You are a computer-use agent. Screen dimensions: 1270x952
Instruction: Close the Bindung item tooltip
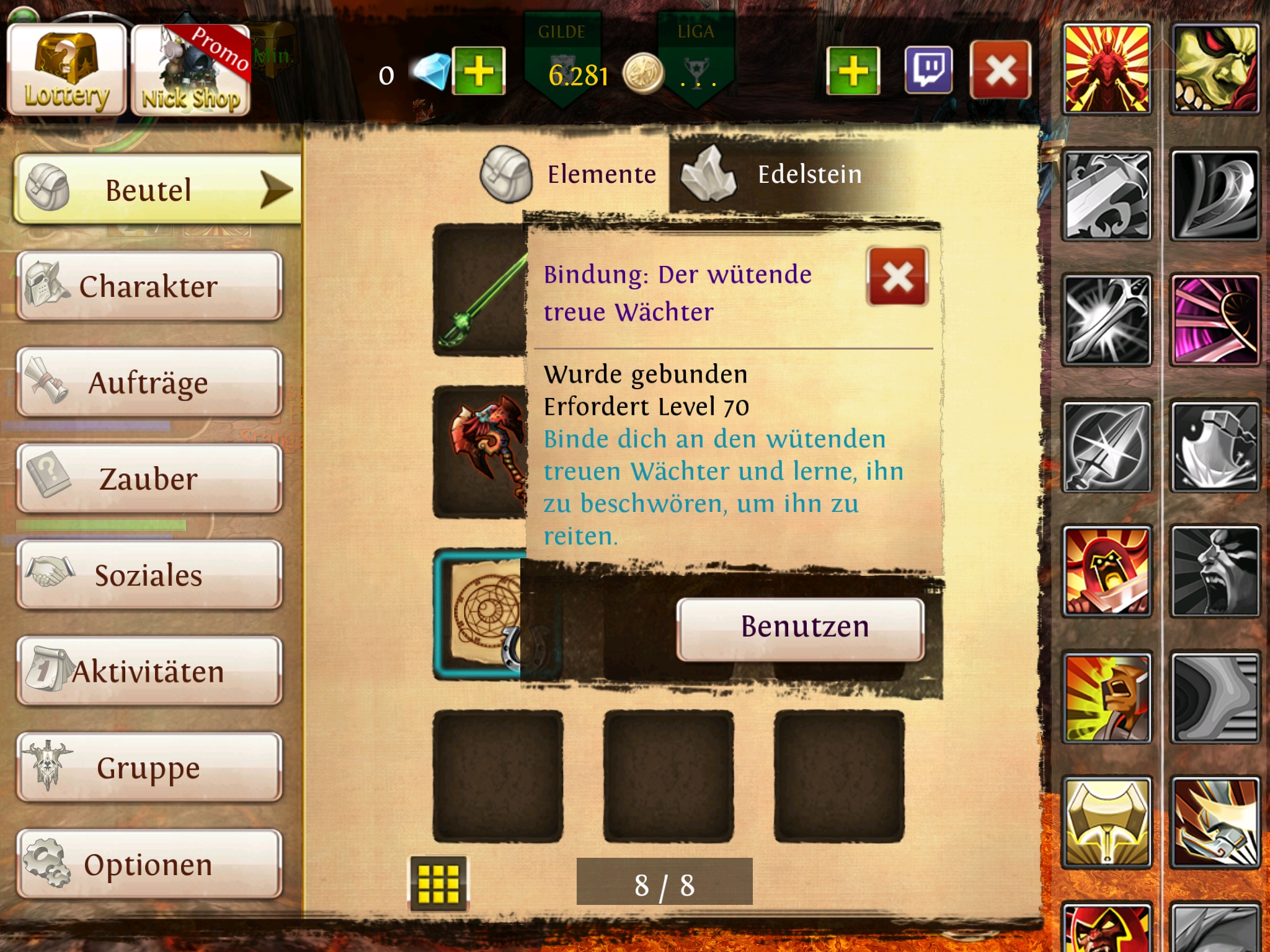[897, 276]
